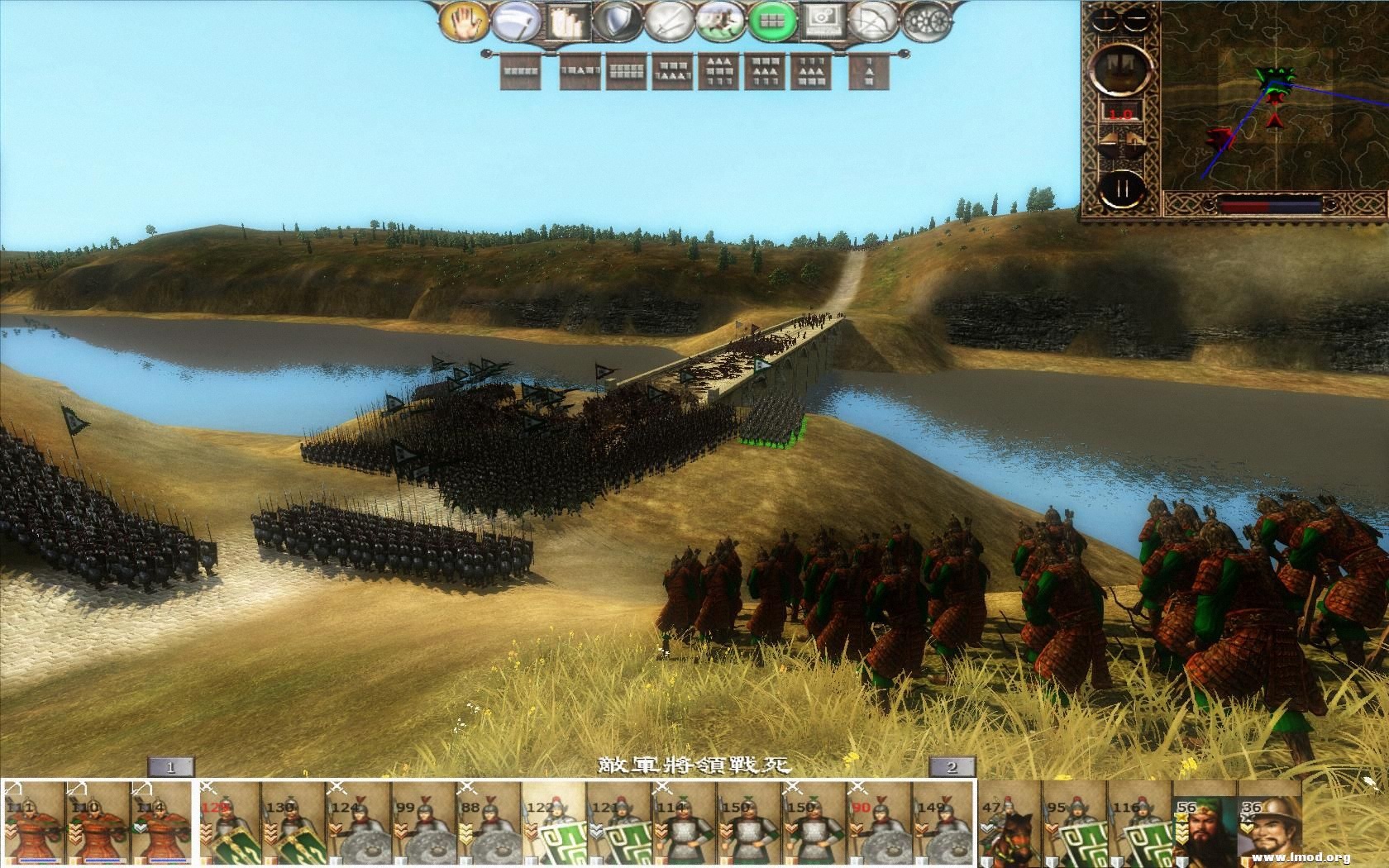This screenshot has width=1389, height=868.
Task: Click the wheel icon at toolbar's right end
Action: (x=923, y=21)
